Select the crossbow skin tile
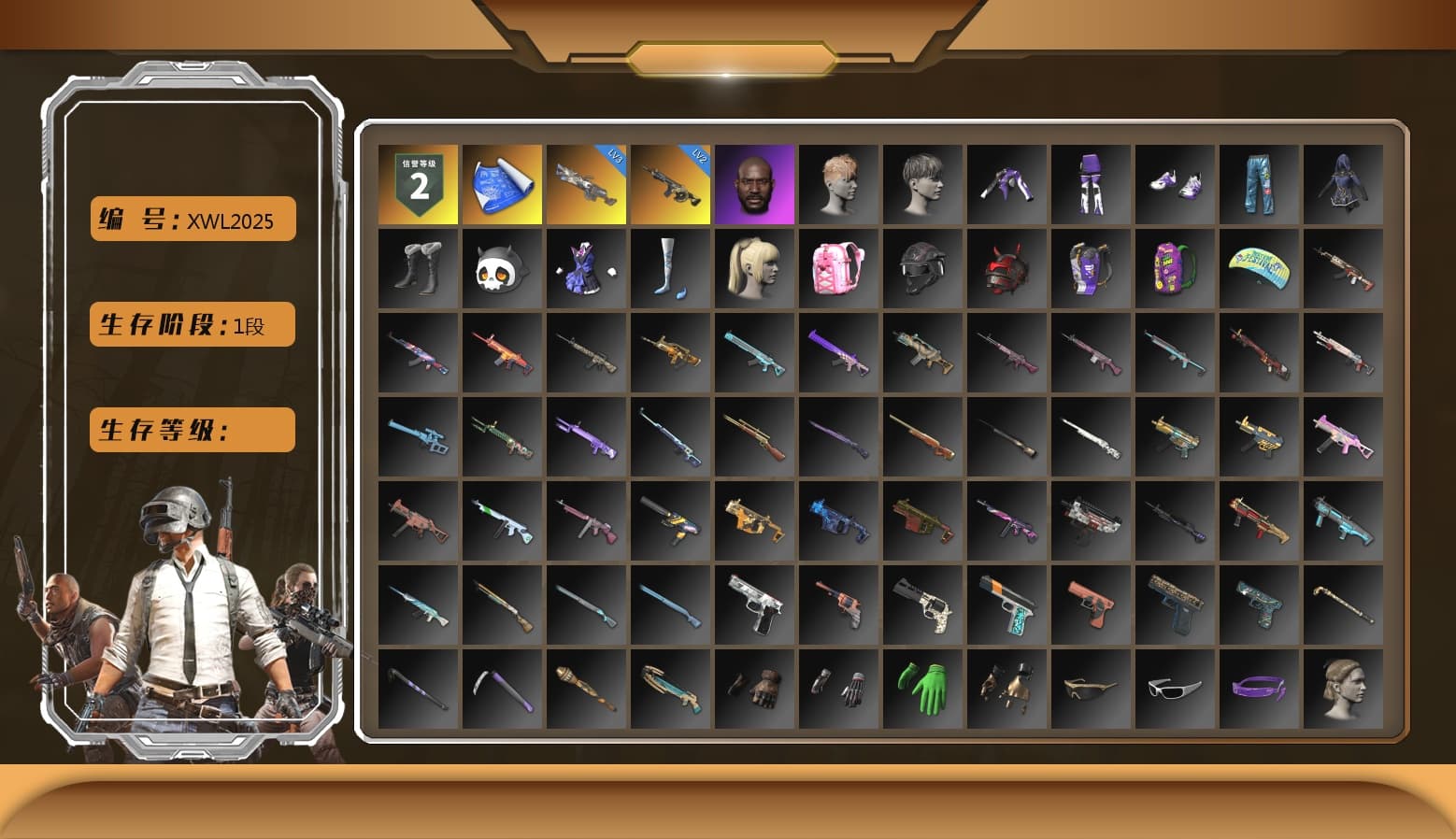This screenshot has height=839, width=1456. [x=670, y=689]
